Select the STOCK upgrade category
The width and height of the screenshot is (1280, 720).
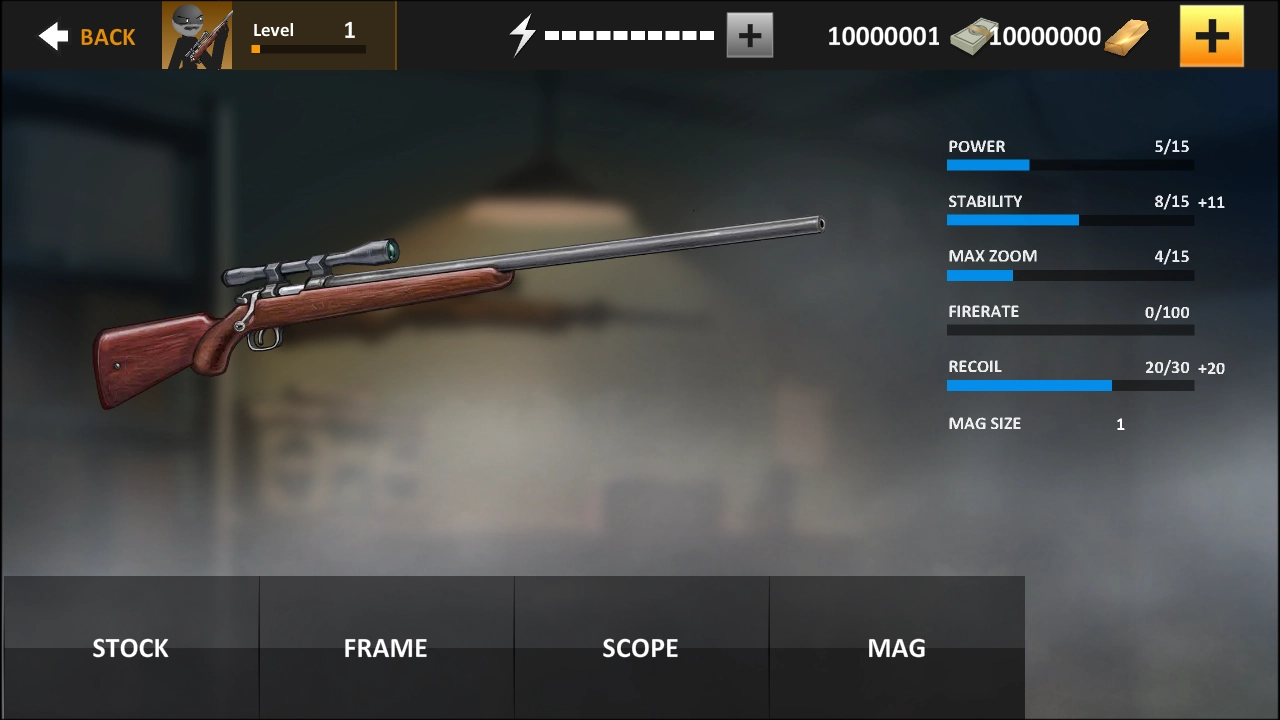(x=131, y=647)
